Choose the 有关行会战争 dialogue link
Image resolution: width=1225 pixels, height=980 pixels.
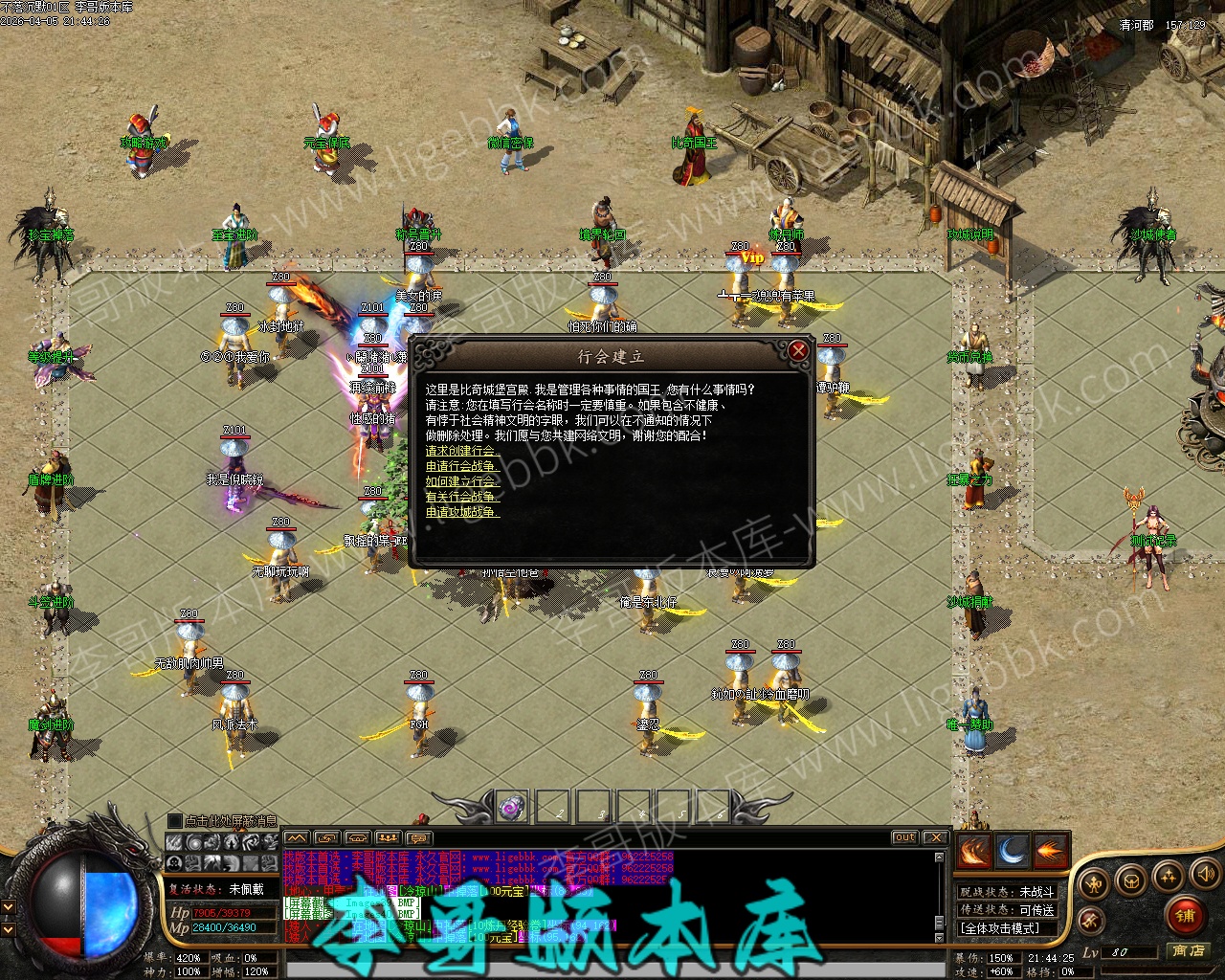pyautogui.click(x=462, y=497)
